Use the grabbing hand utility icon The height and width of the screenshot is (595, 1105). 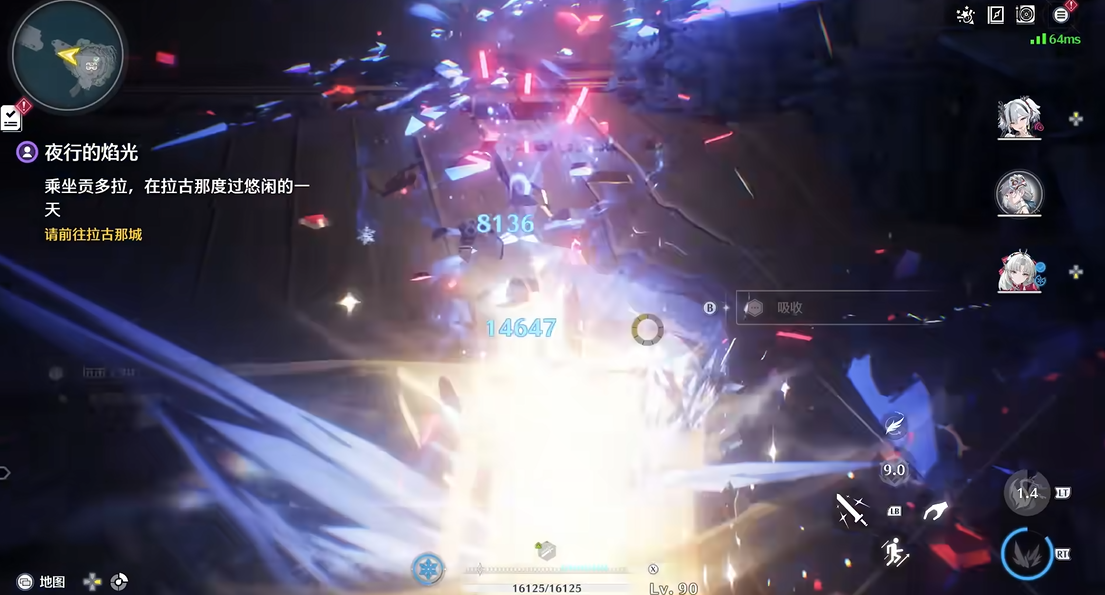click(935, 511)
